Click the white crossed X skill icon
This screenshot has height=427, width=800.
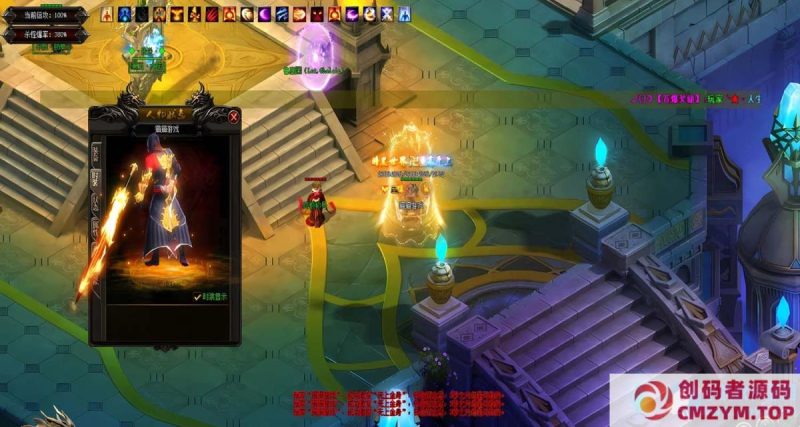coord(387,15)
